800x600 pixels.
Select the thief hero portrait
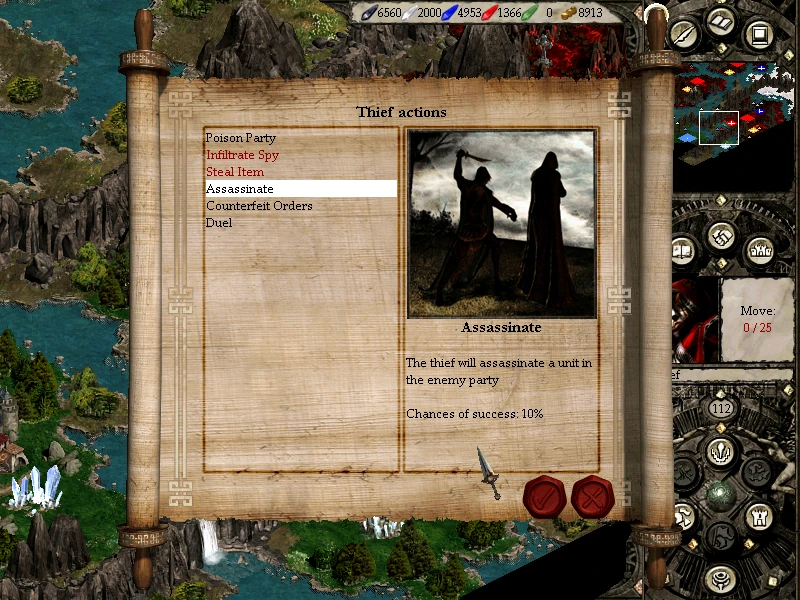[695, 320]
